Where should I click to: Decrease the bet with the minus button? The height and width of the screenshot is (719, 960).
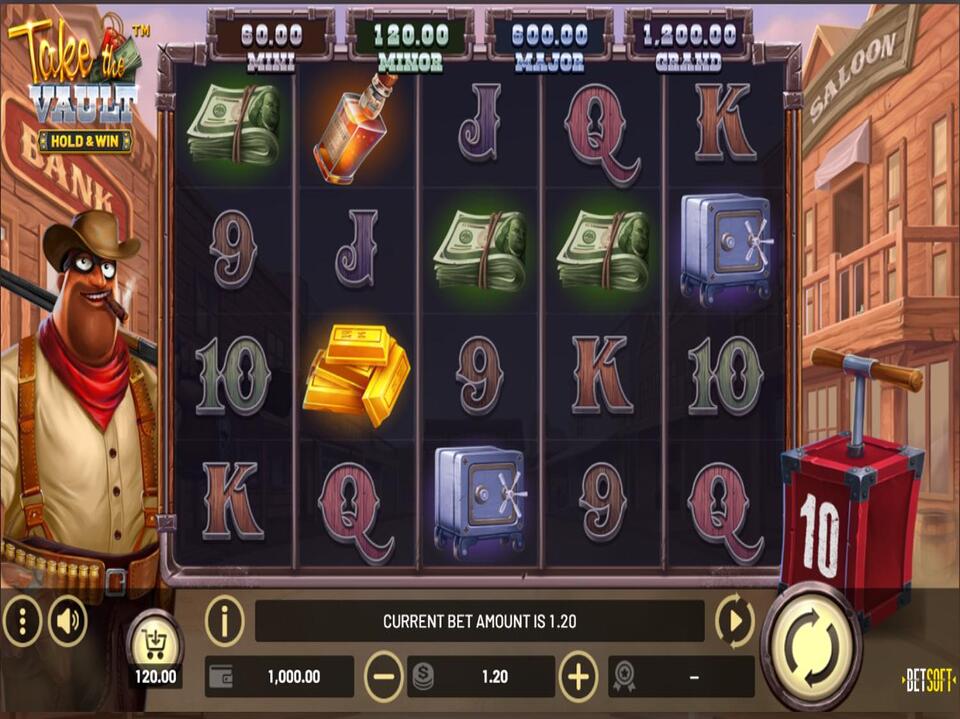pyautogui.click(x=384, y=677)
